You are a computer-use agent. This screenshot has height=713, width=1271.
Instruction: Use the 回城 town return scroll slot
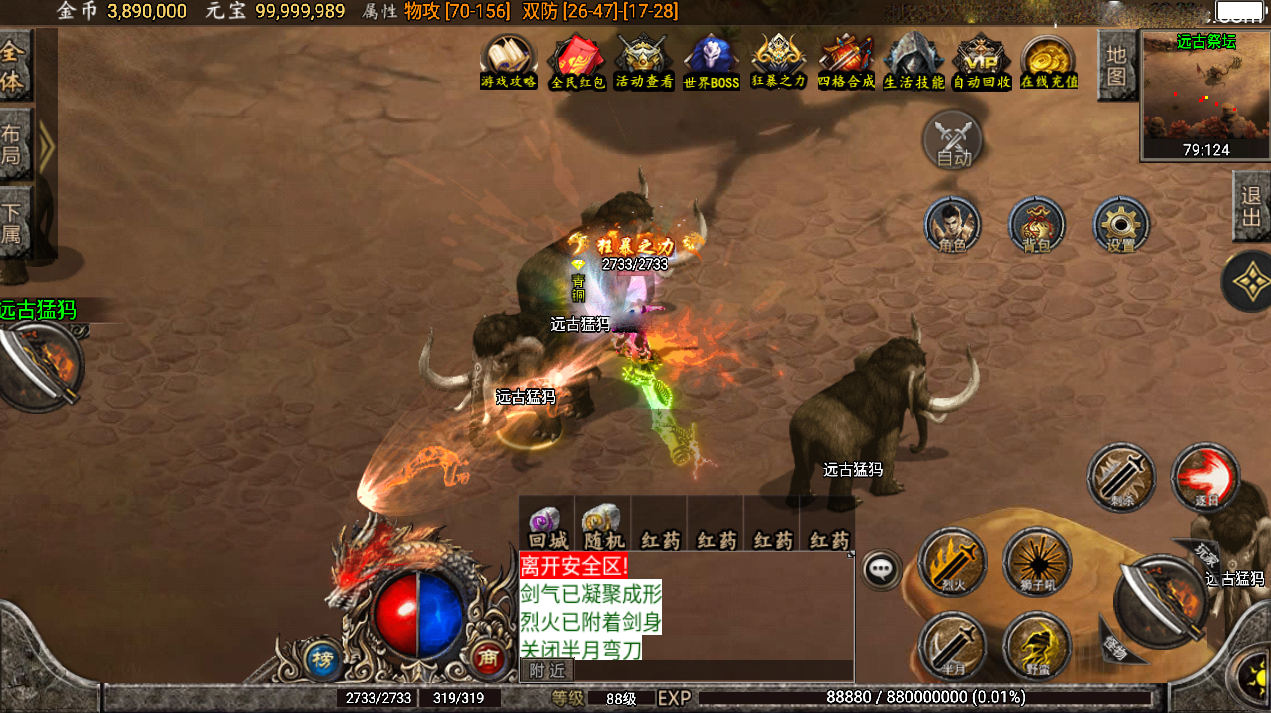pyautogui.click(x=546, y=526)
